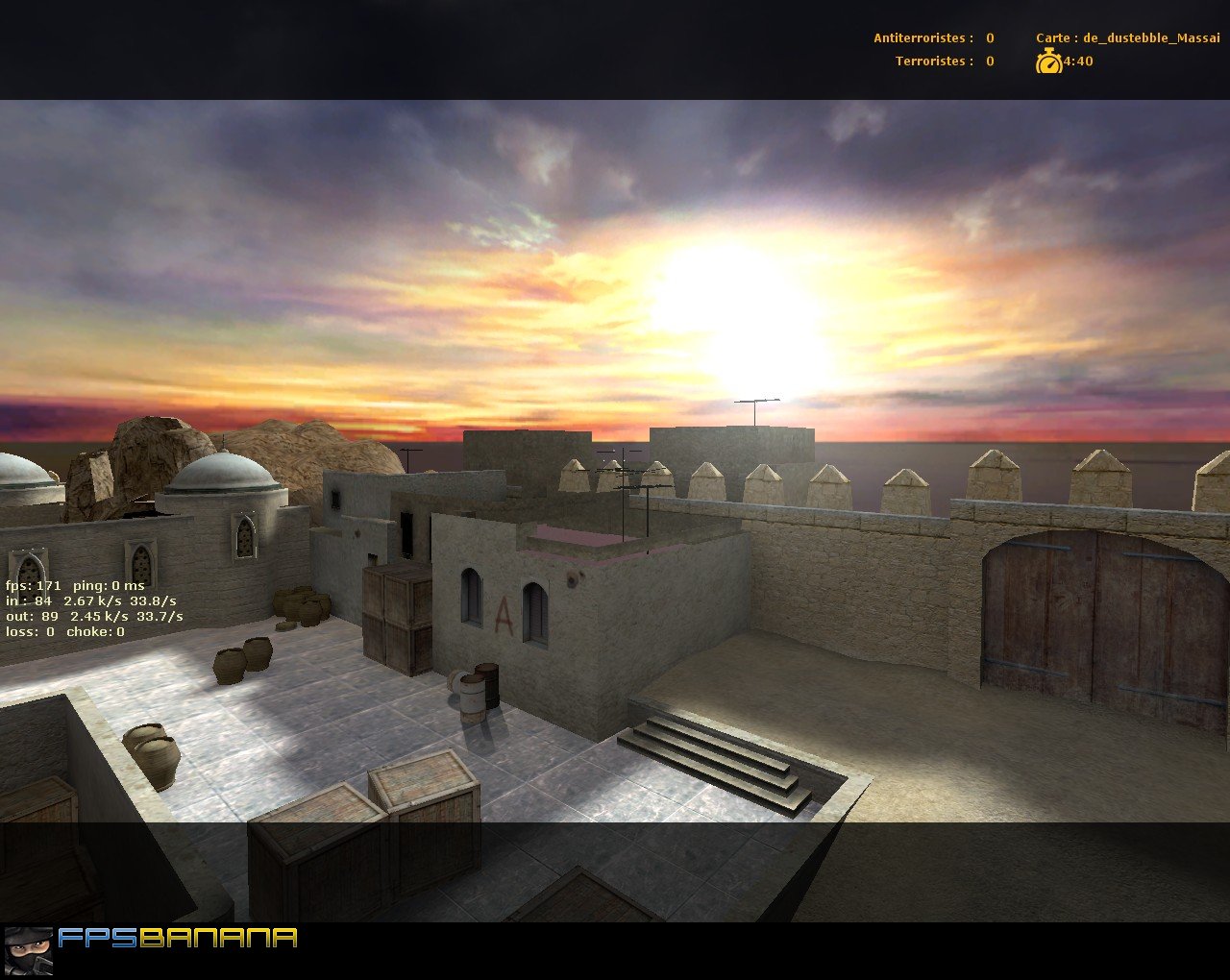
Task: Click the ping: 0 ms network meter
Action: (x=108, y=584)
